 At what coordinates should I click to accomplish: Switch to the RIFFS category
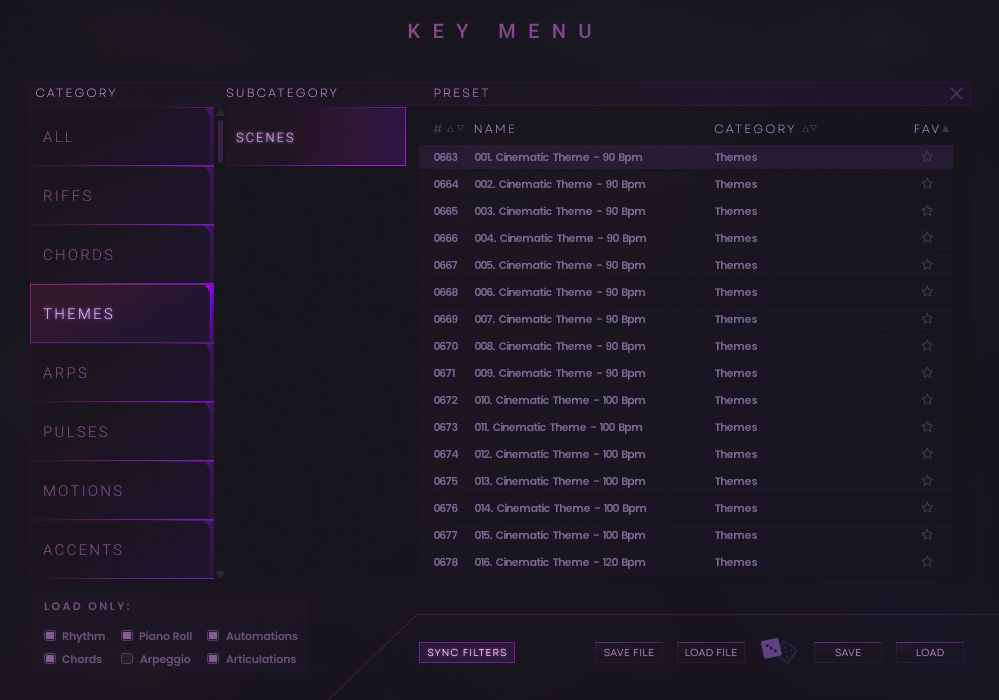coord(120,196)
